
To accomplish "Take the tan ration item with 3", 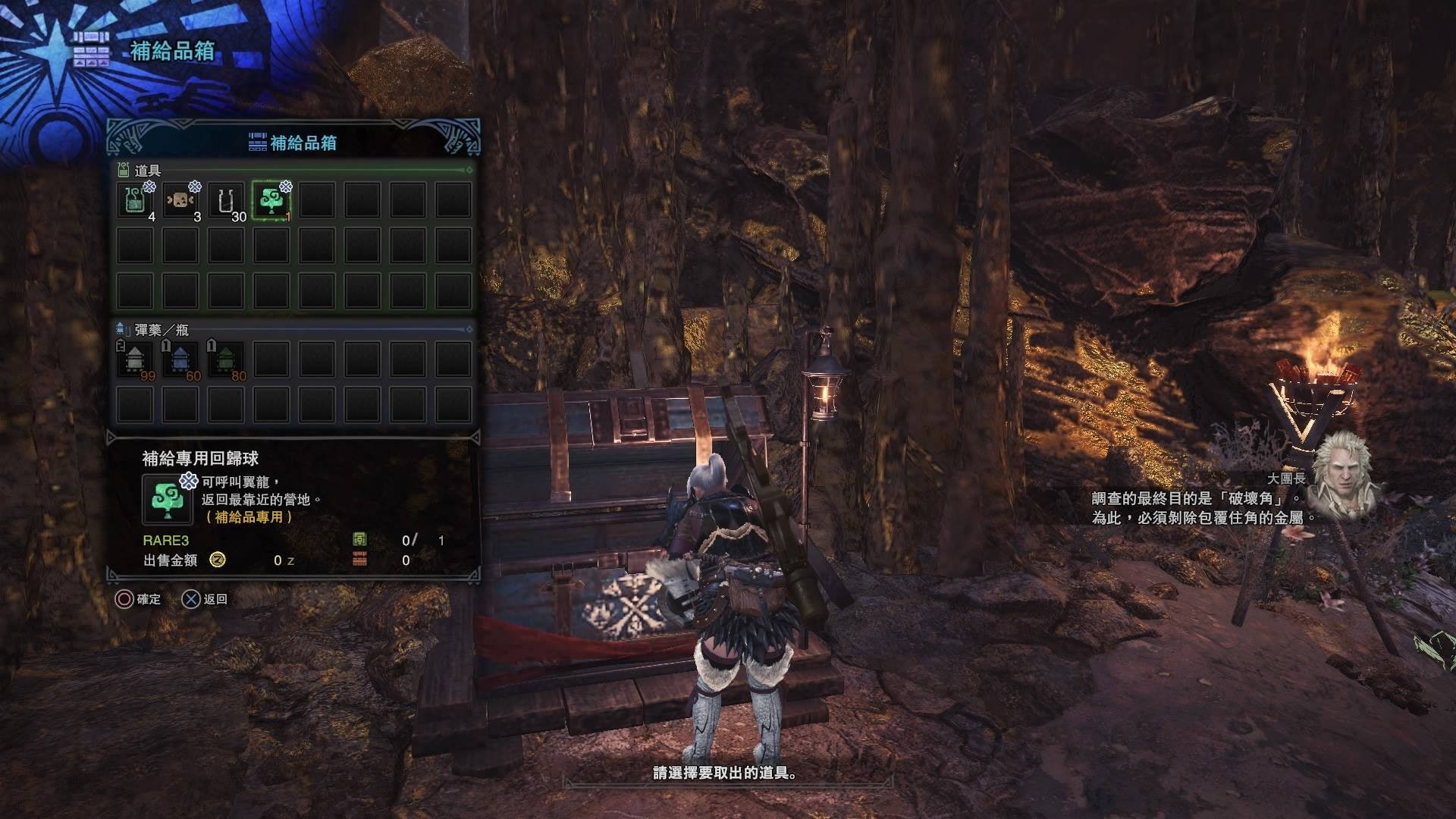I will (x=181, y=201).
